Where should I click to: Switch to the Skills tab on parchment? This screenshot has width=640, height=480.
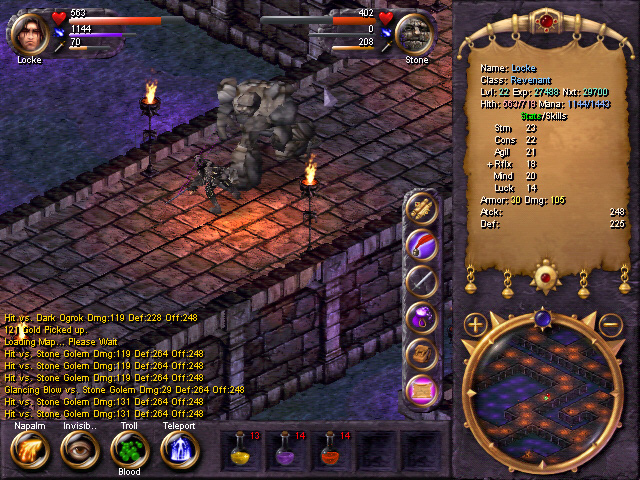[555, 116]
